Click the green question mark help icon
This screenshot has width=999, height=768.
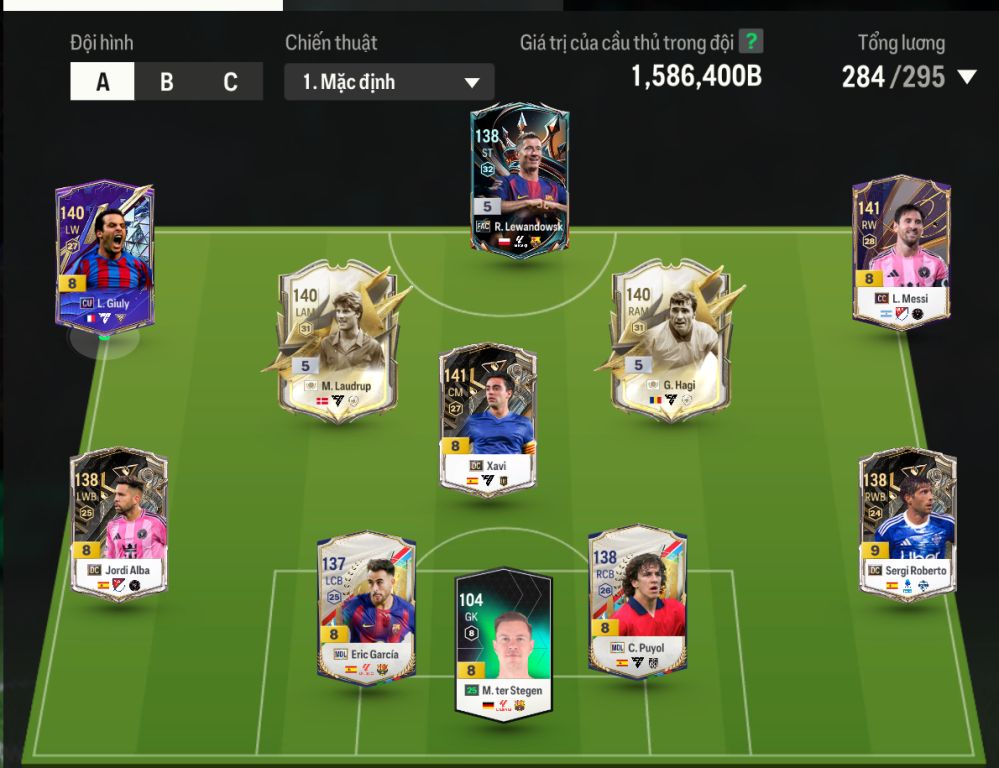pyautogui.click(x=751, y=42)
